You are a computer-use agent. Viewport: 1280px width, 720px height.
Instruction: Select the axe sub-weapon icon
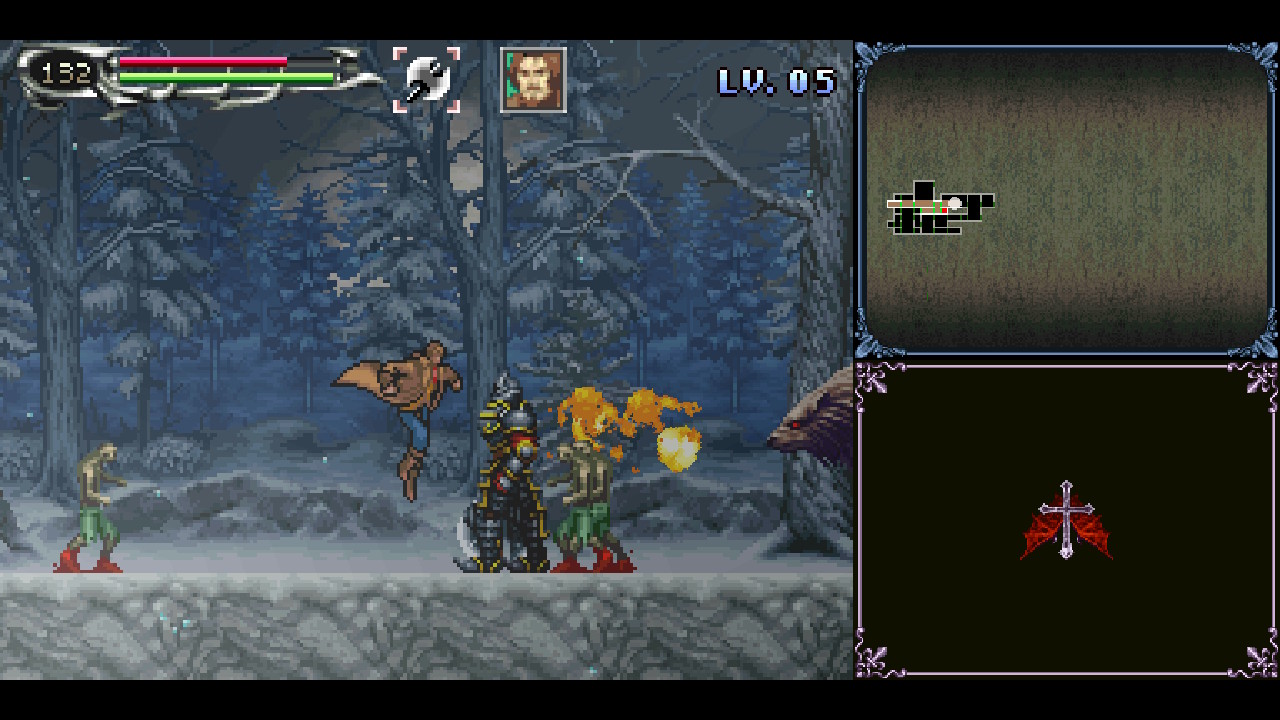[426, 80]
